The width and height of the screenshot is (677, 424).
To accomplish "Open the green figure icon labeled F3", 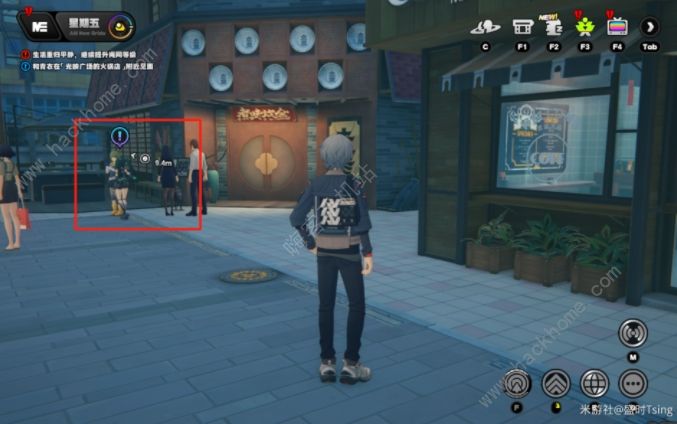I will tap(585, 27).
